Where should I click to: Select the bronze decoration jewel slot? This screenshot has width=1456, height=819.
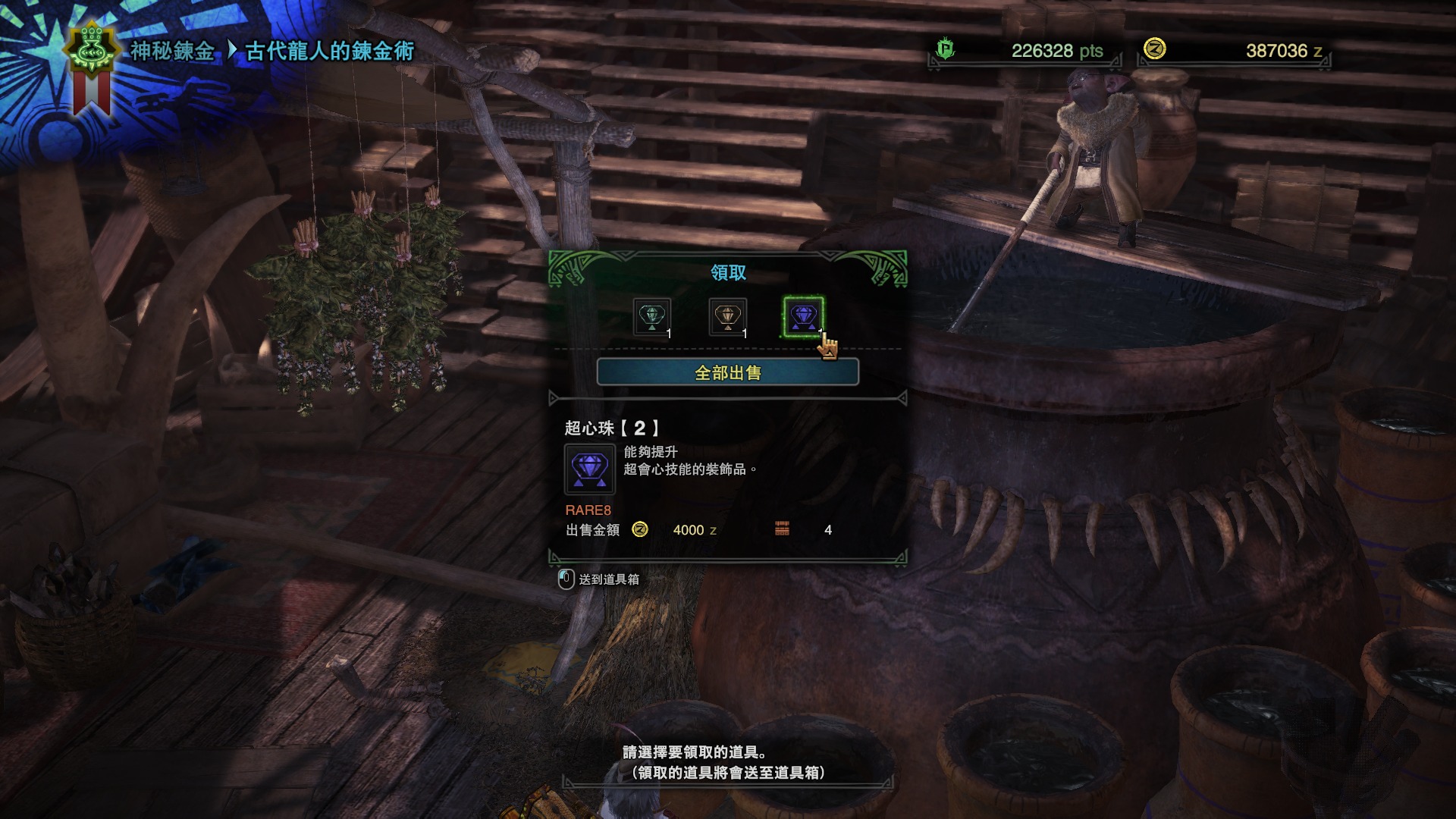727,317
